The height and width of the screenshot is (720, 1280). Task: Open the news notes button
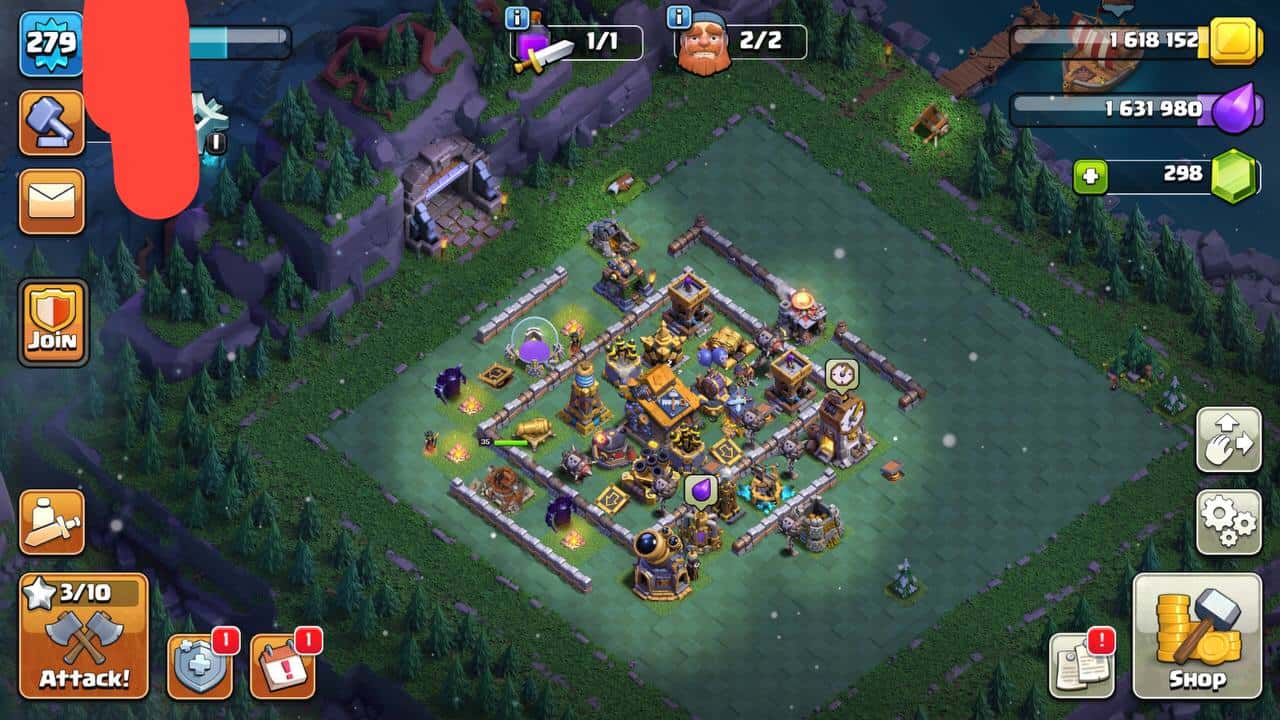[1081, 665]
